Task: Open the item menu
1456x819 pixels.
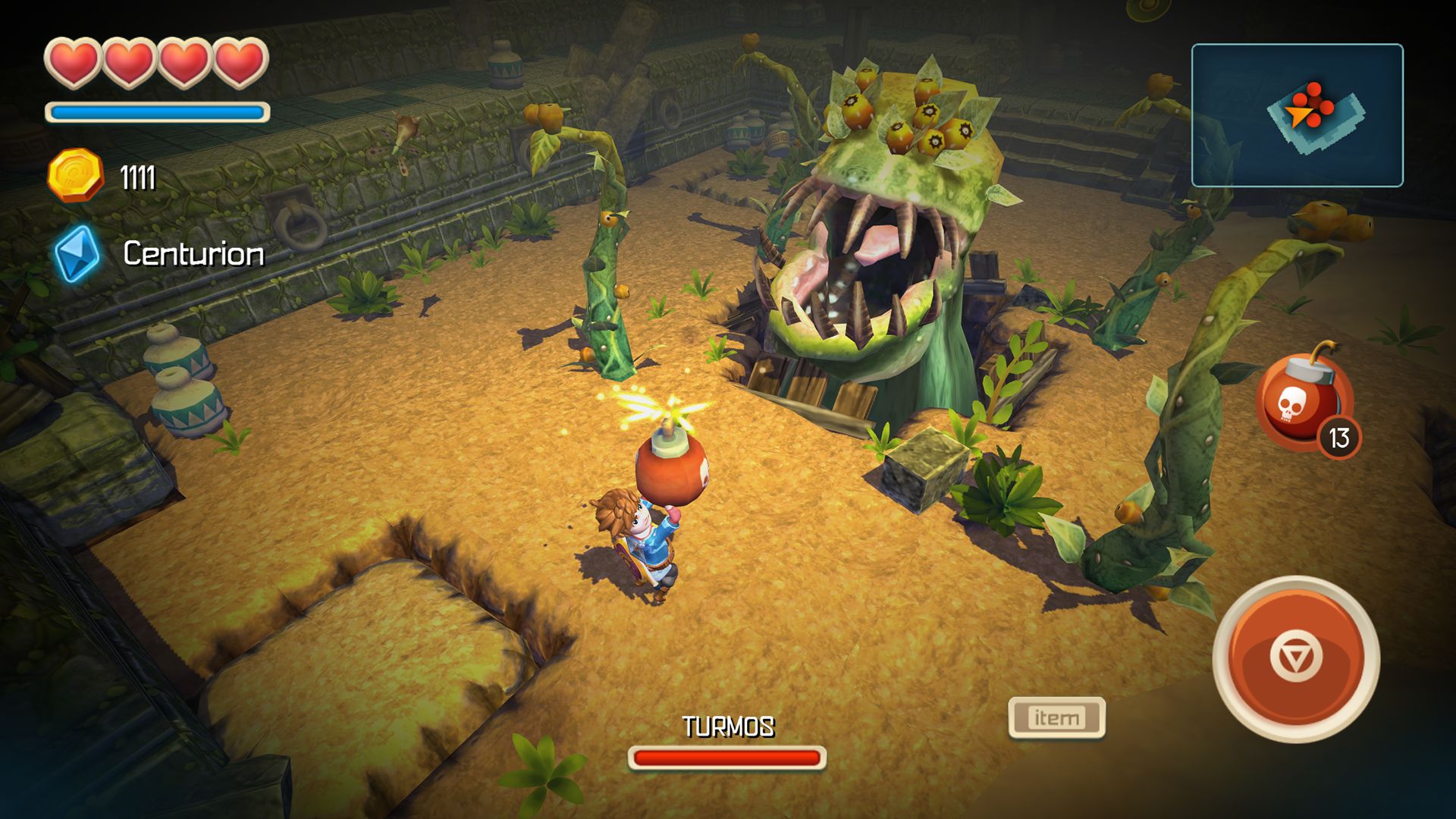Action: click(1056, 717)
